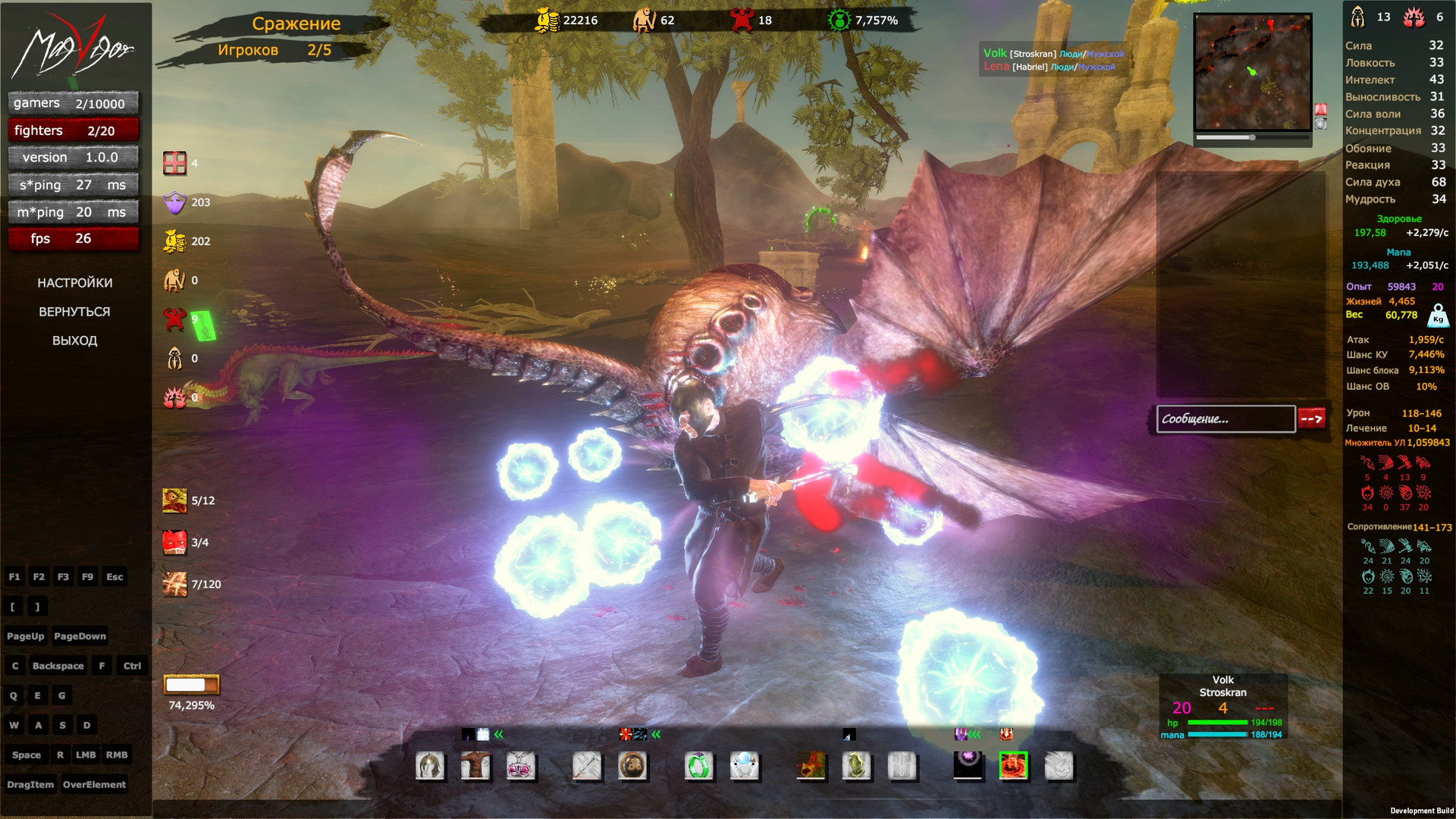
Task: Adjust the minimap zoom slider
Action: coord(1252,138)
